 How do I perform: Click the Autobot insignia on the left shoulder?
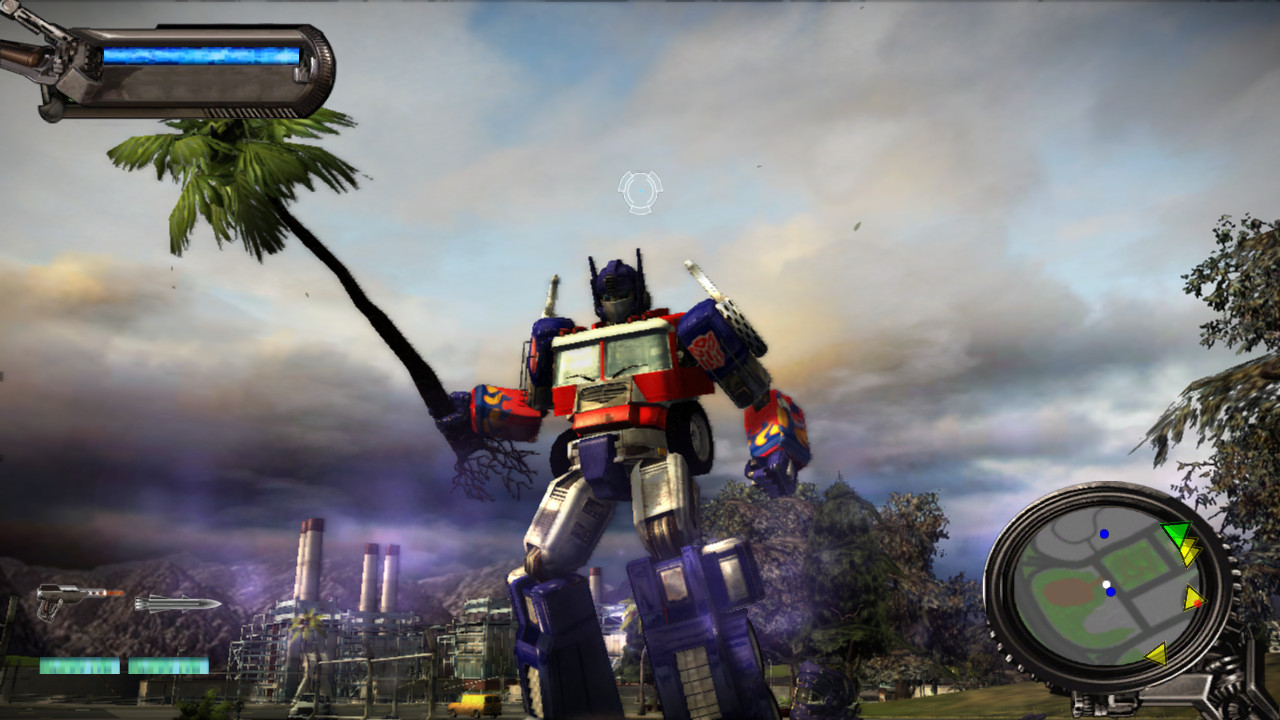point(710,350)
